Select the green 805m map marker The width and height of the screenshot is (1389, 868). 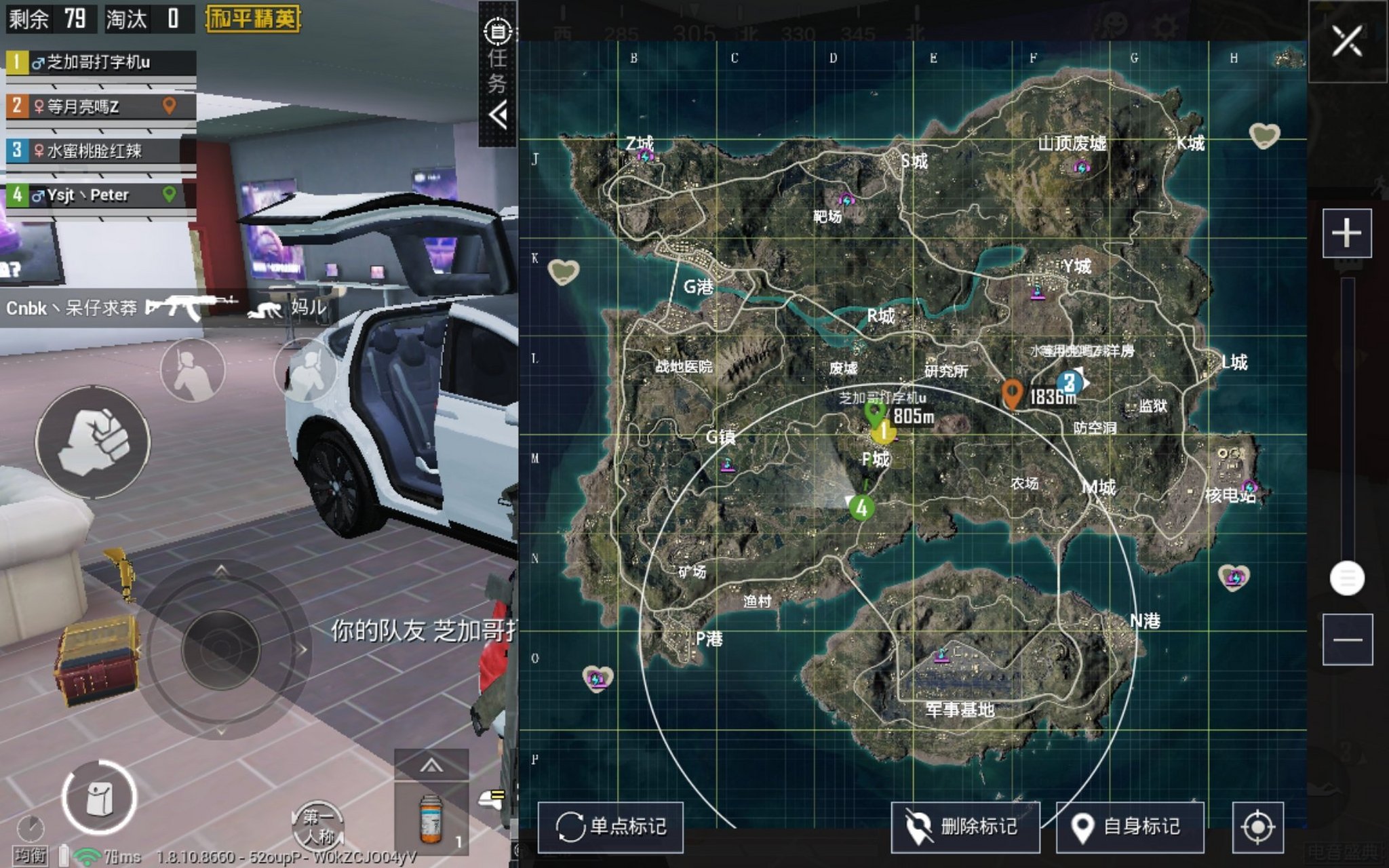(x=874, y=412)
